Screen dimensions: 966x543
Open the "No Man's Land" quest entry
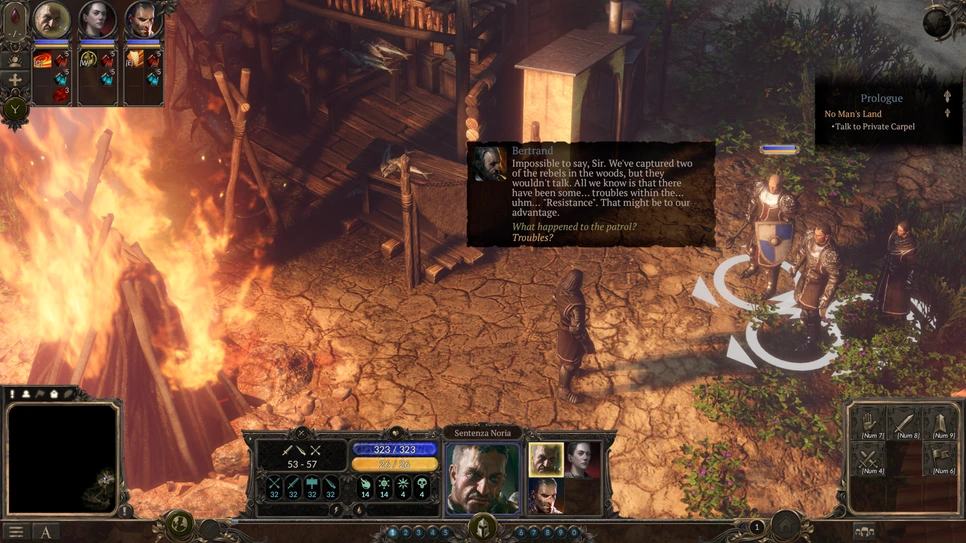pyautogui.click(x=853, y=114)
